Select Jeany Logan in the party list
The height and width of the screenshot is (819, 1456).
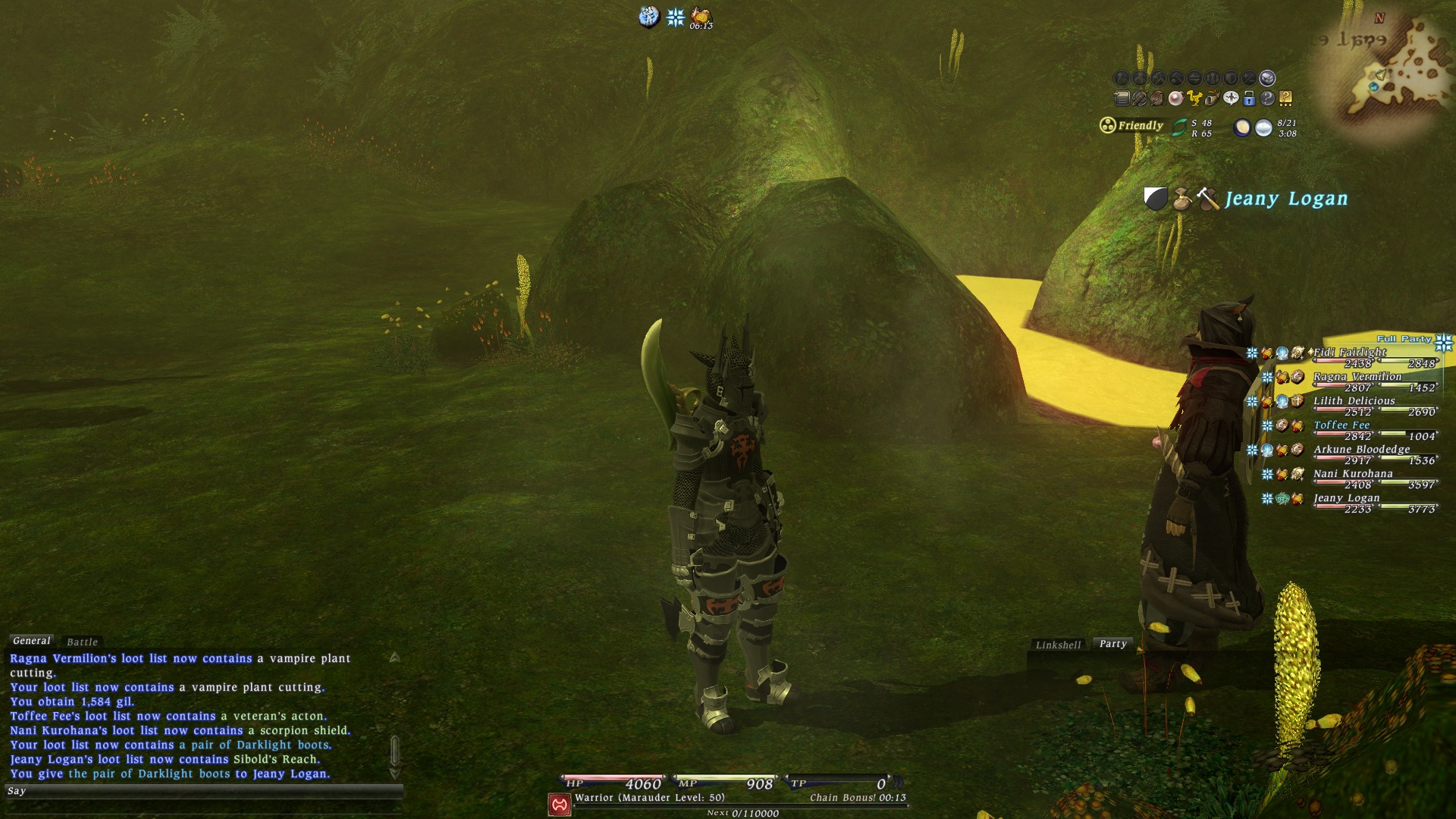[x=1347, y=498]
